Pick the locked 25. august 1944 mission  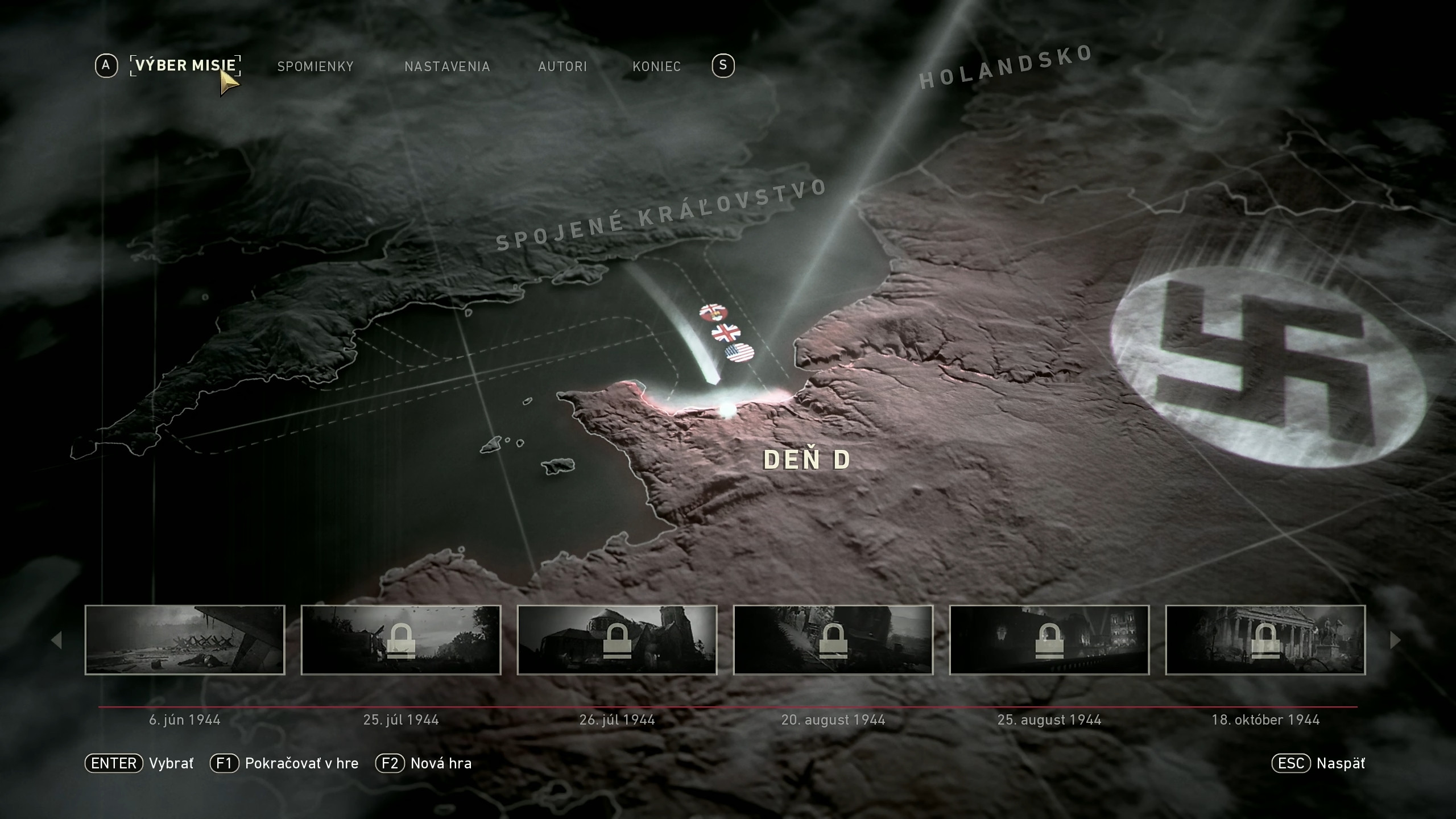tap(1049, 640)
